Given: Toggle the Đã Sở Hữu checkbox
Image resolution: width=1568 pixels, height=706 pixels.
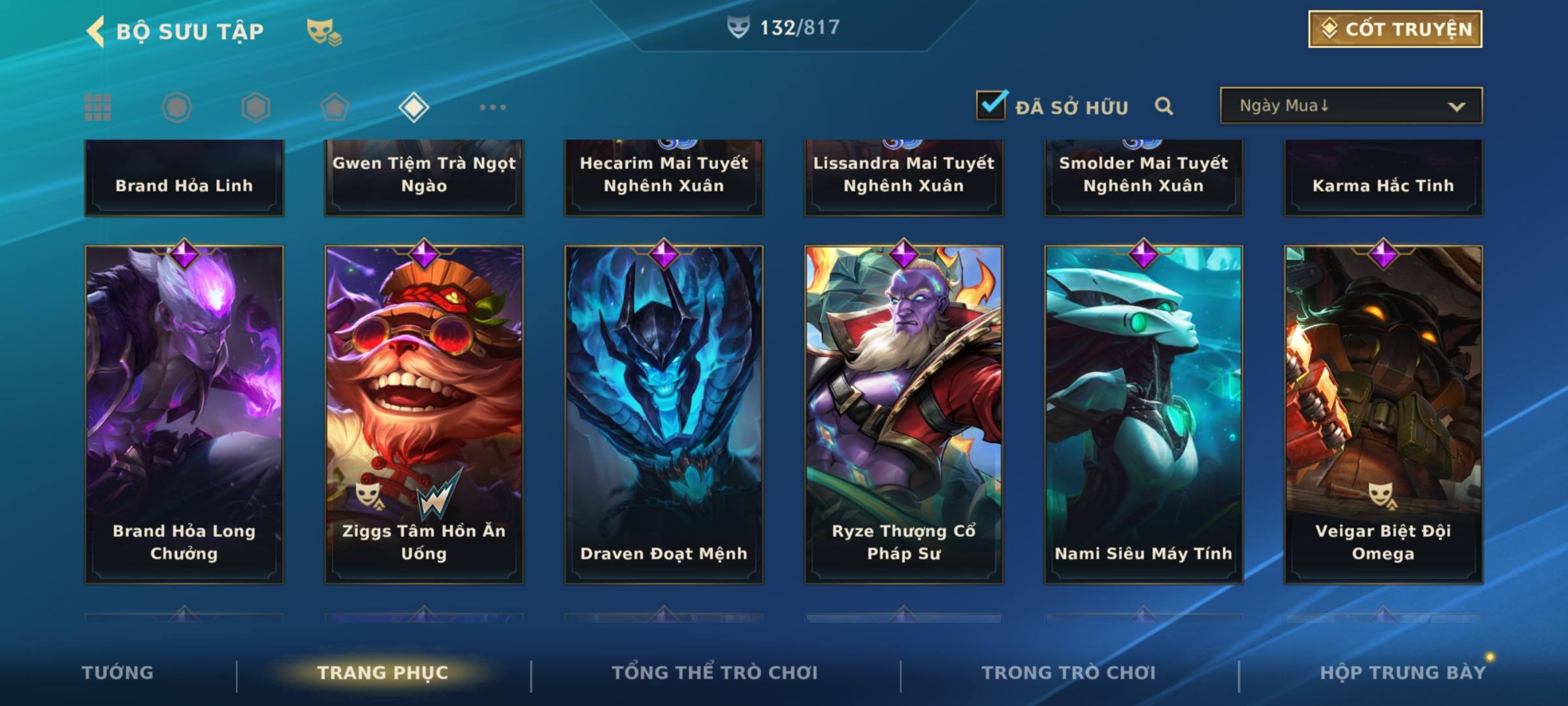Looking at the screenshot, I should coord(991,105).
